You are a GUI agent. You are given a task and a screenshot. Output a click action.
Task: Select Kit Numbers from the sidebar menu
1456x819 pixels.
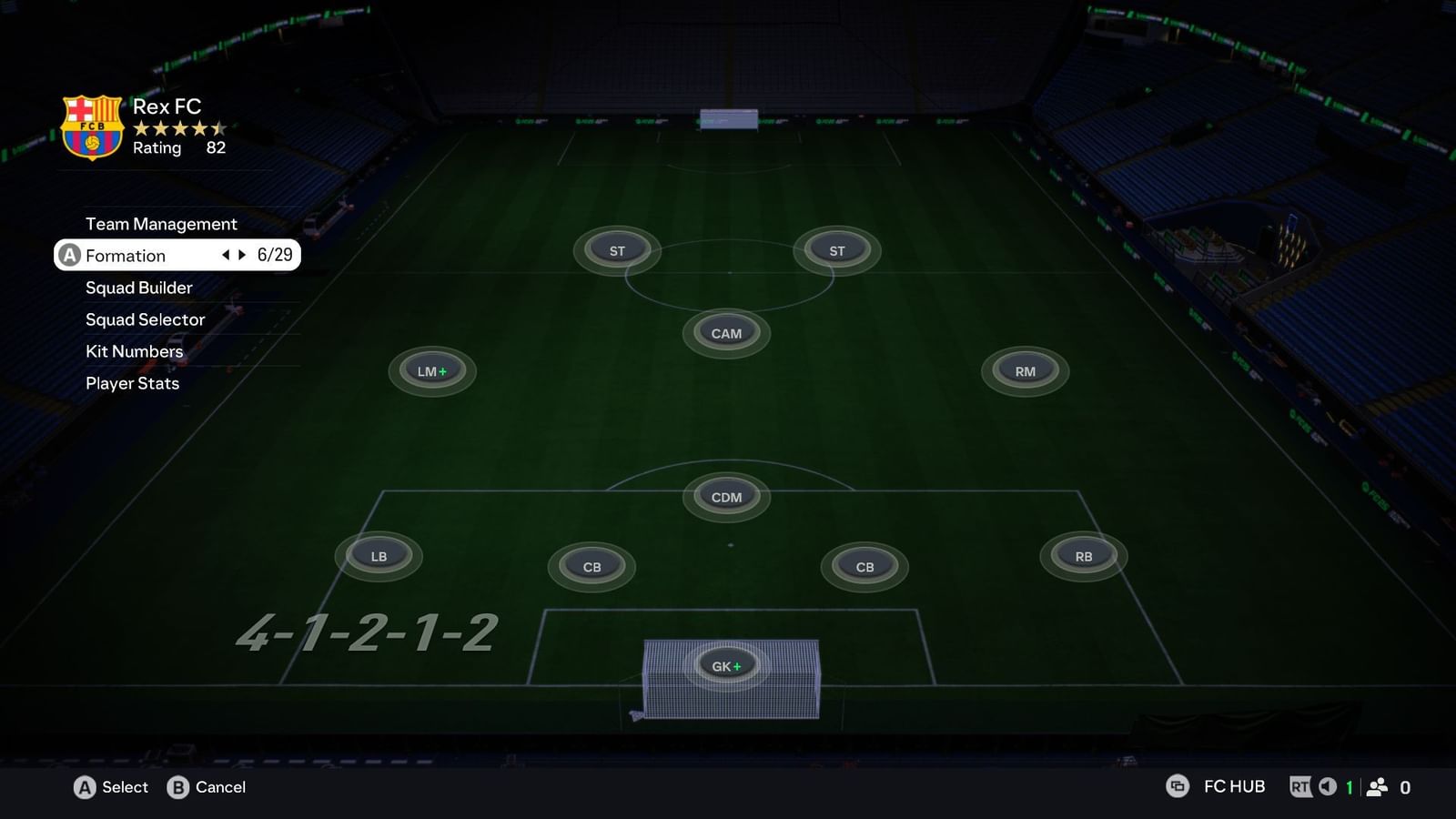(133, 351)
